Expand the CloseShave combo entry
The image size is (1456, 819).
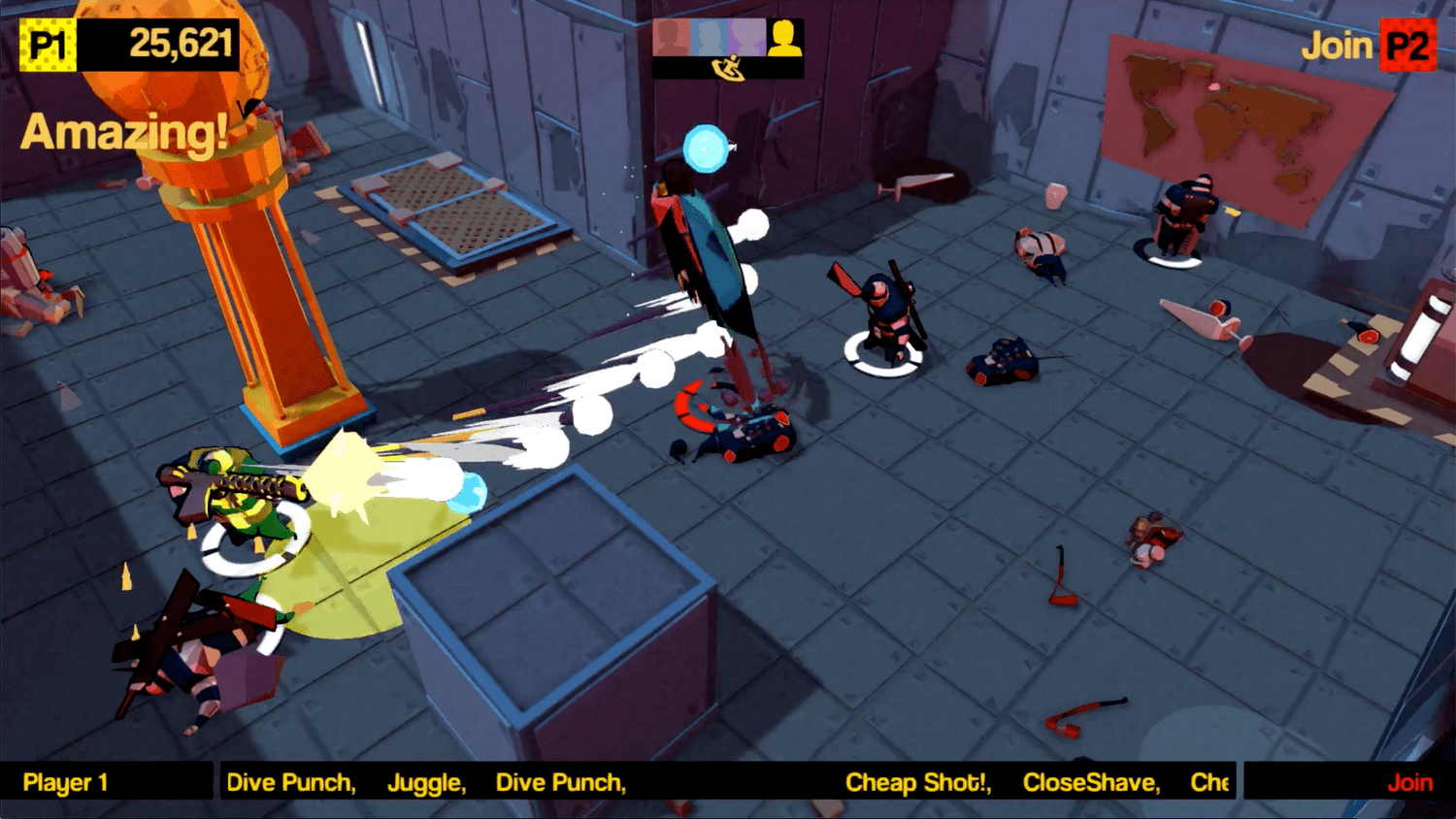1091,782
